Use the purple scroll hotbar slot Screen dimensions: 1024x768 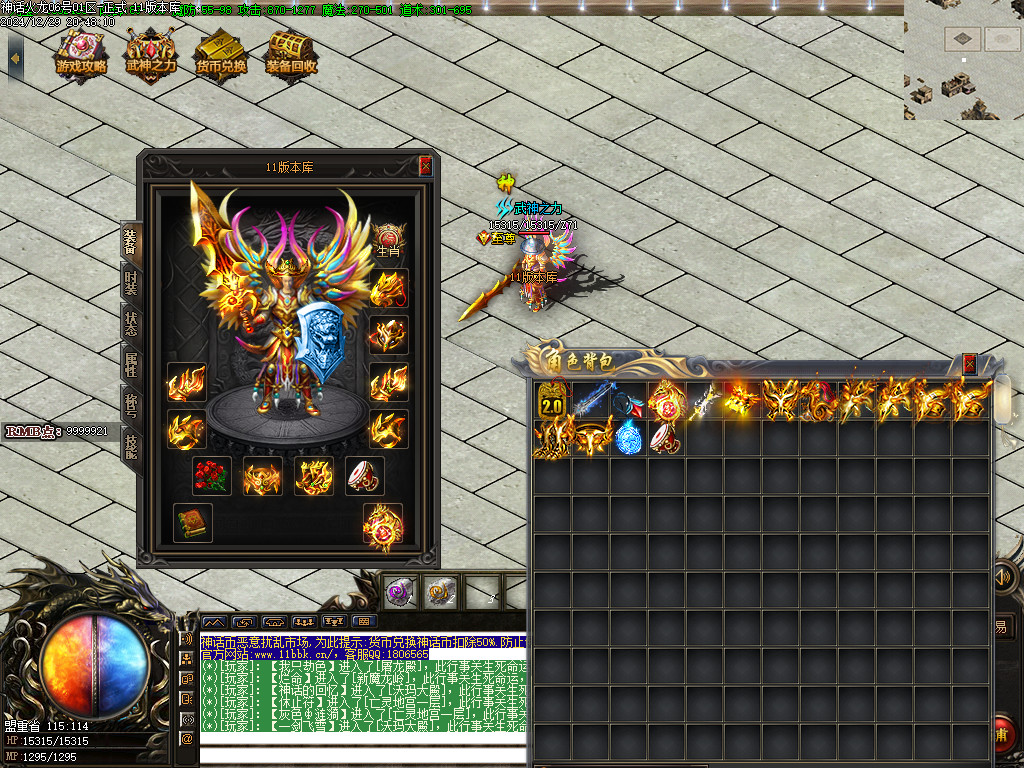pyautogui.click(x=401, y=591)
